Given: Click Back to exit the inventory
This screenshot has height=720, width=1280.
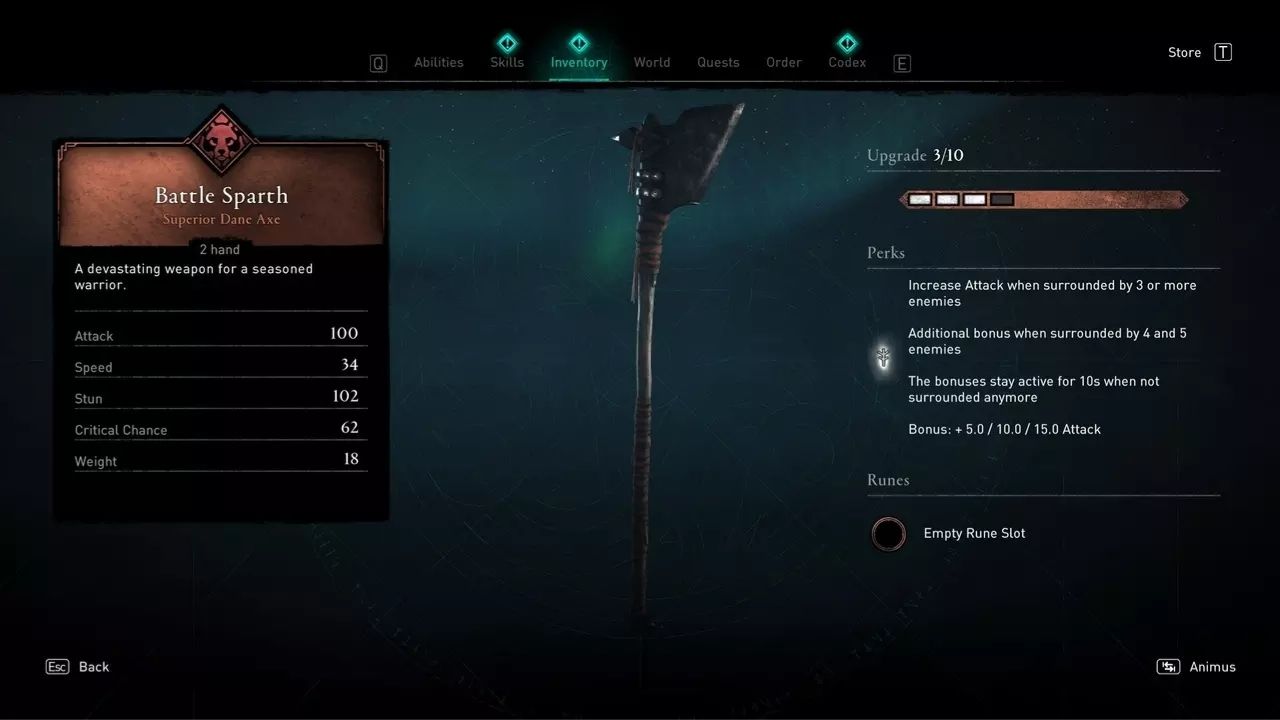Looking at the screenshot, I should point(93,666).
